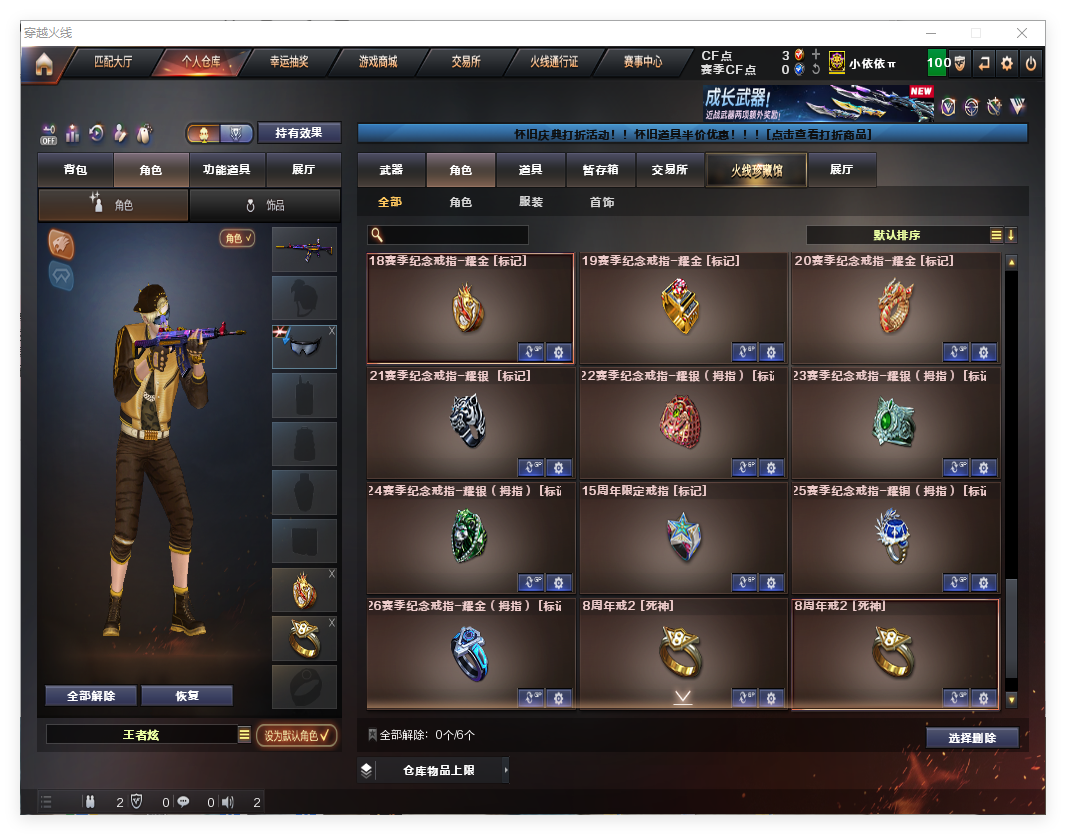1066x835 pixels.
Task: Visit the 交易所 in the top menu
Action: (x=465, y=62)
